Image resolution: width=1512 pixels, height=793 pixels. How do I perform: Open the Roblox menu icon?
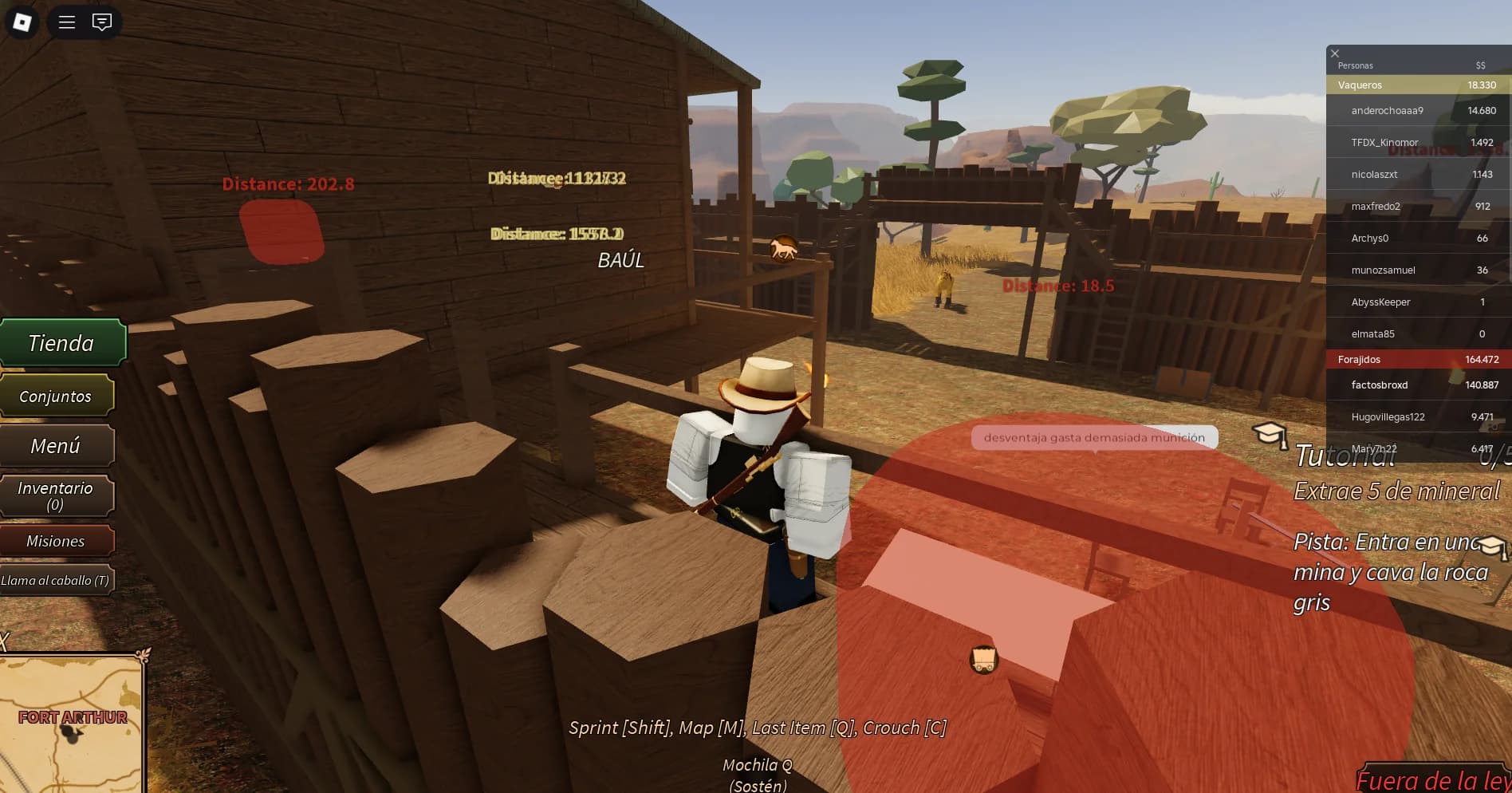(x=22, y=22)
